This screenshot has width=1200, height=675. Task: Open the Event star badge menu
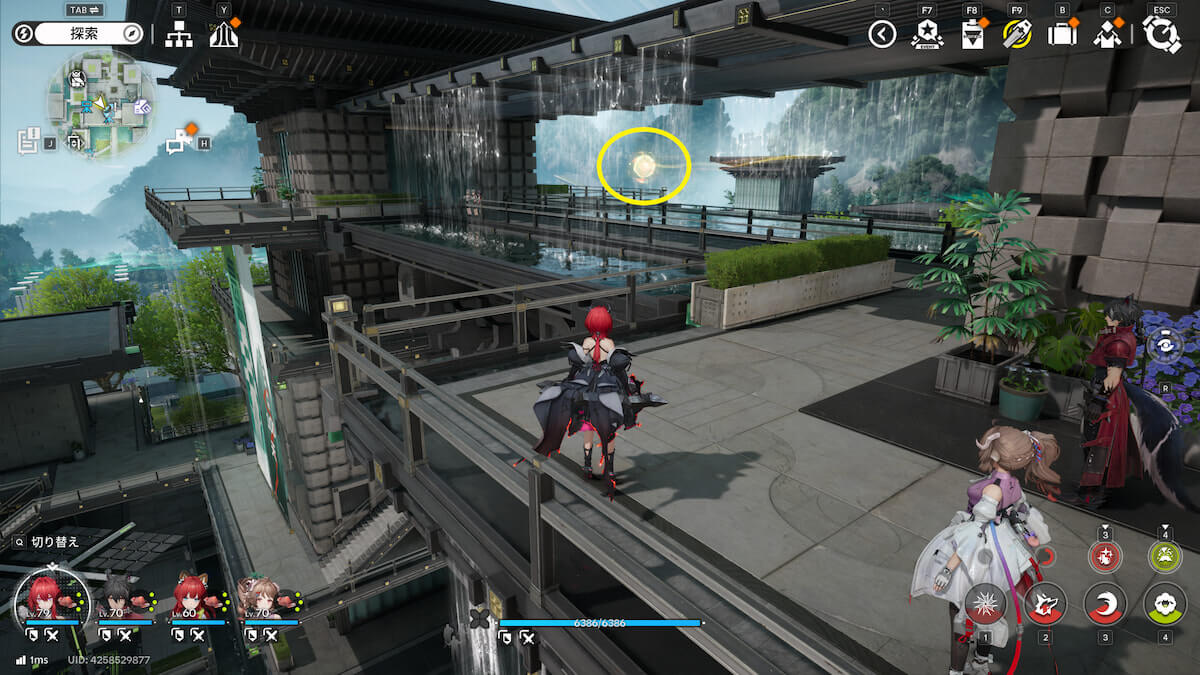tap(927, 35)
